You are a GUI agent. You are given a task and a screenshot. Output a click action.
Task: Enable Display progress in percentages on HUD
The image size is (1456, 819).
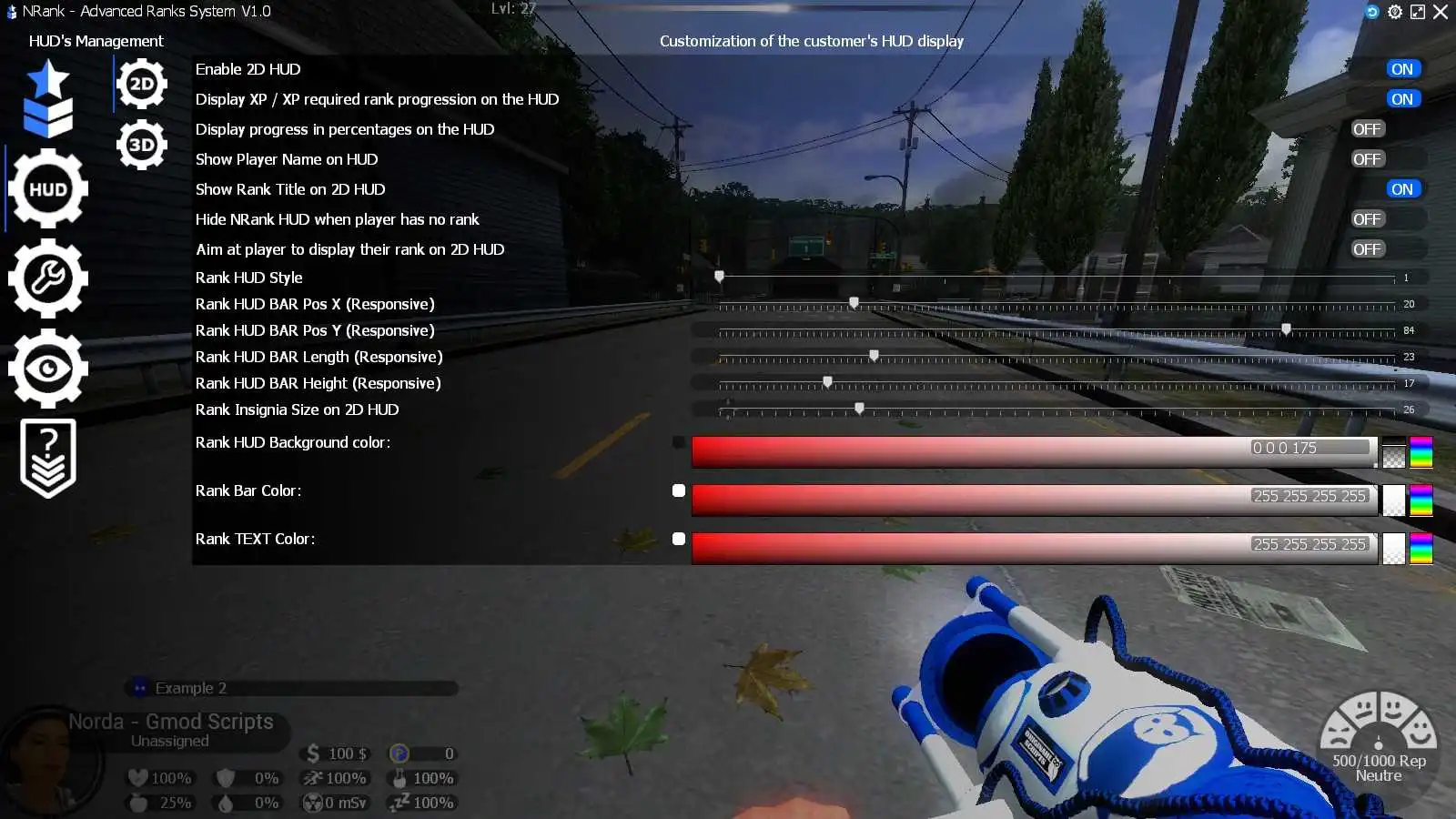(x=1367, y=128)
